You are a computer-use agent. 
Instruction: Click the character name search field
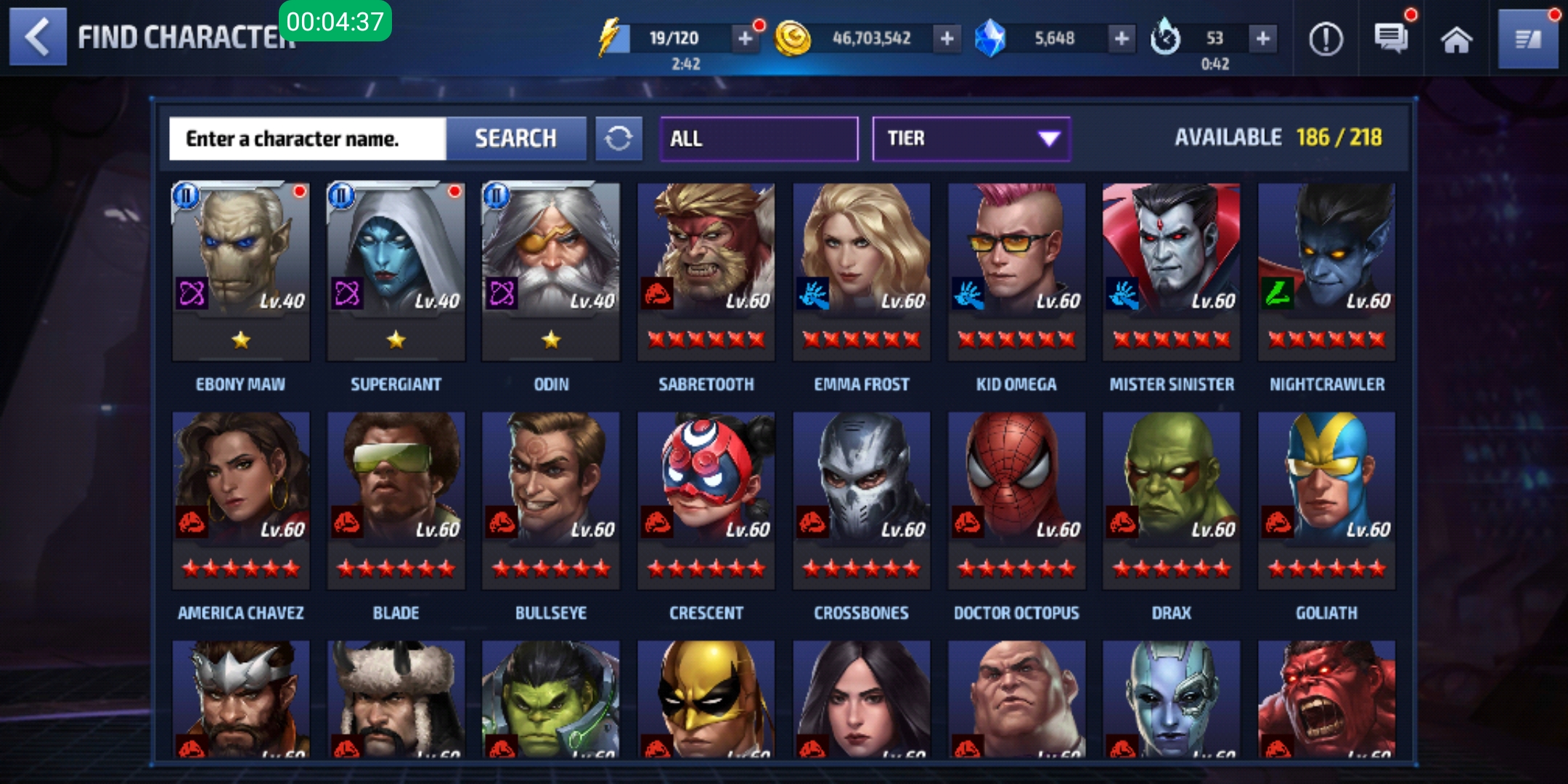tap(307, 139)
